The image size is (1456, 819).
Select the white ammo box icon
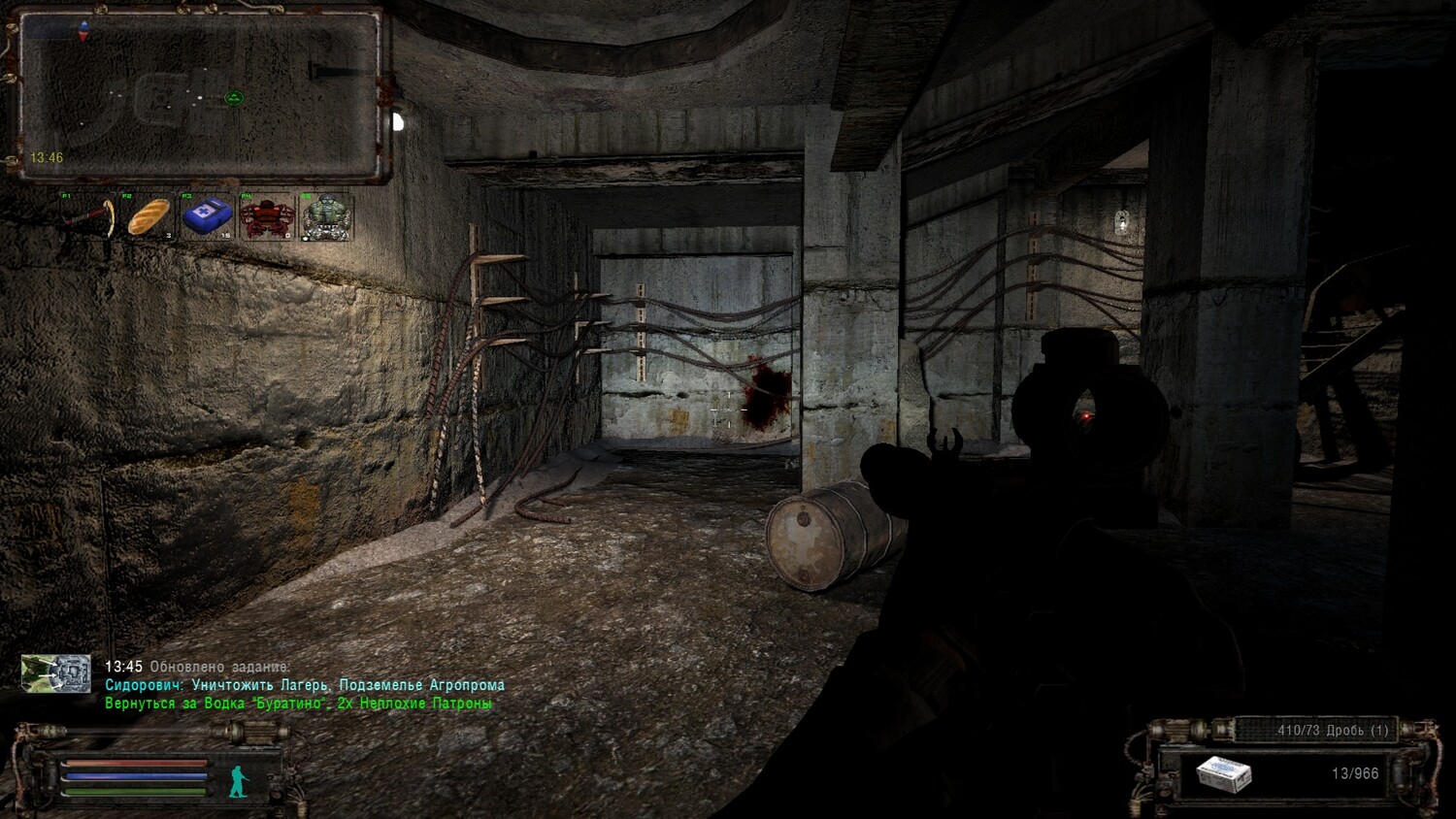point(1223,774)
